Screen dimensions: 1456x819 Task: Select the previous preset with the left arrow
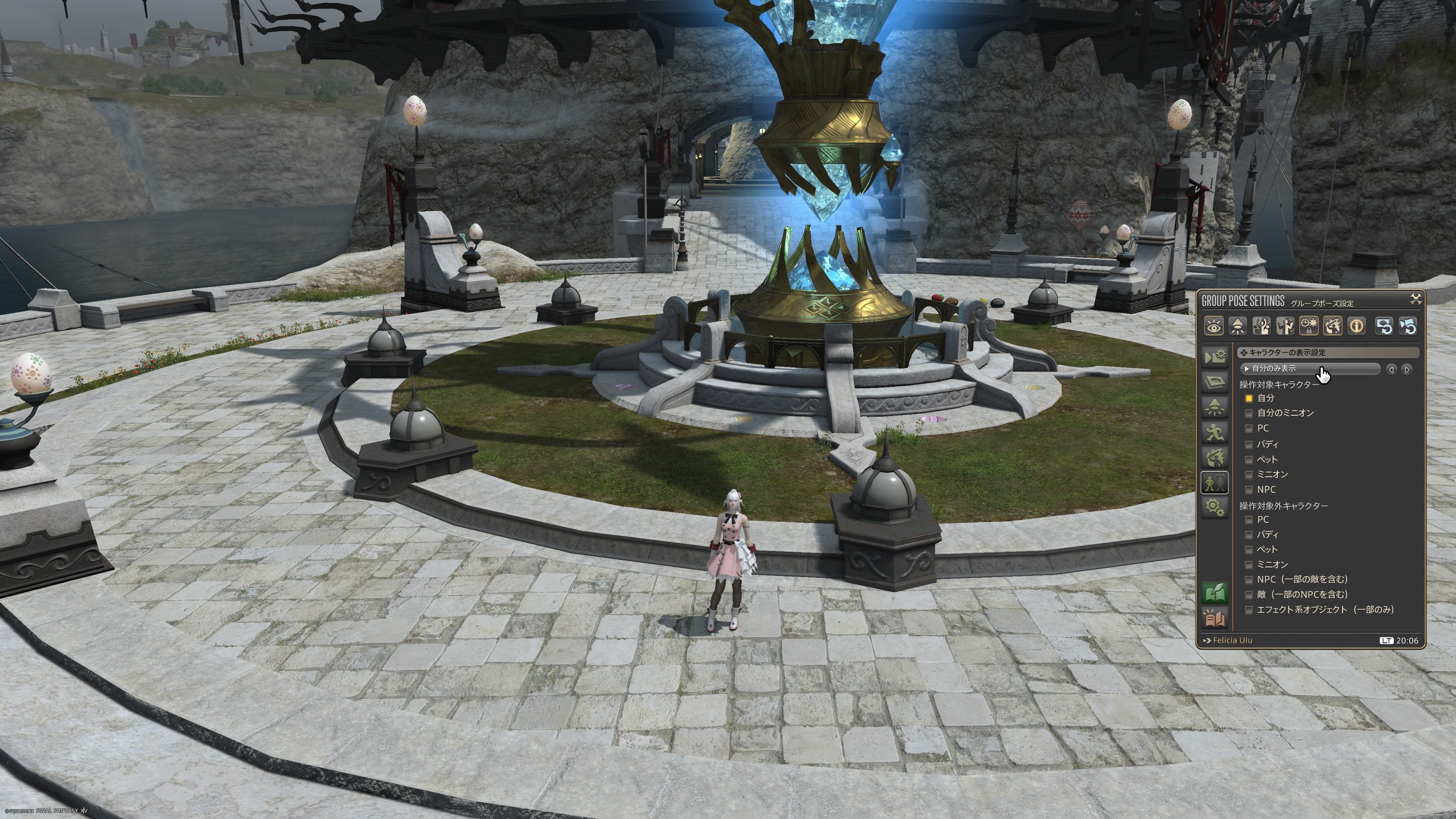pos(1391,369)
